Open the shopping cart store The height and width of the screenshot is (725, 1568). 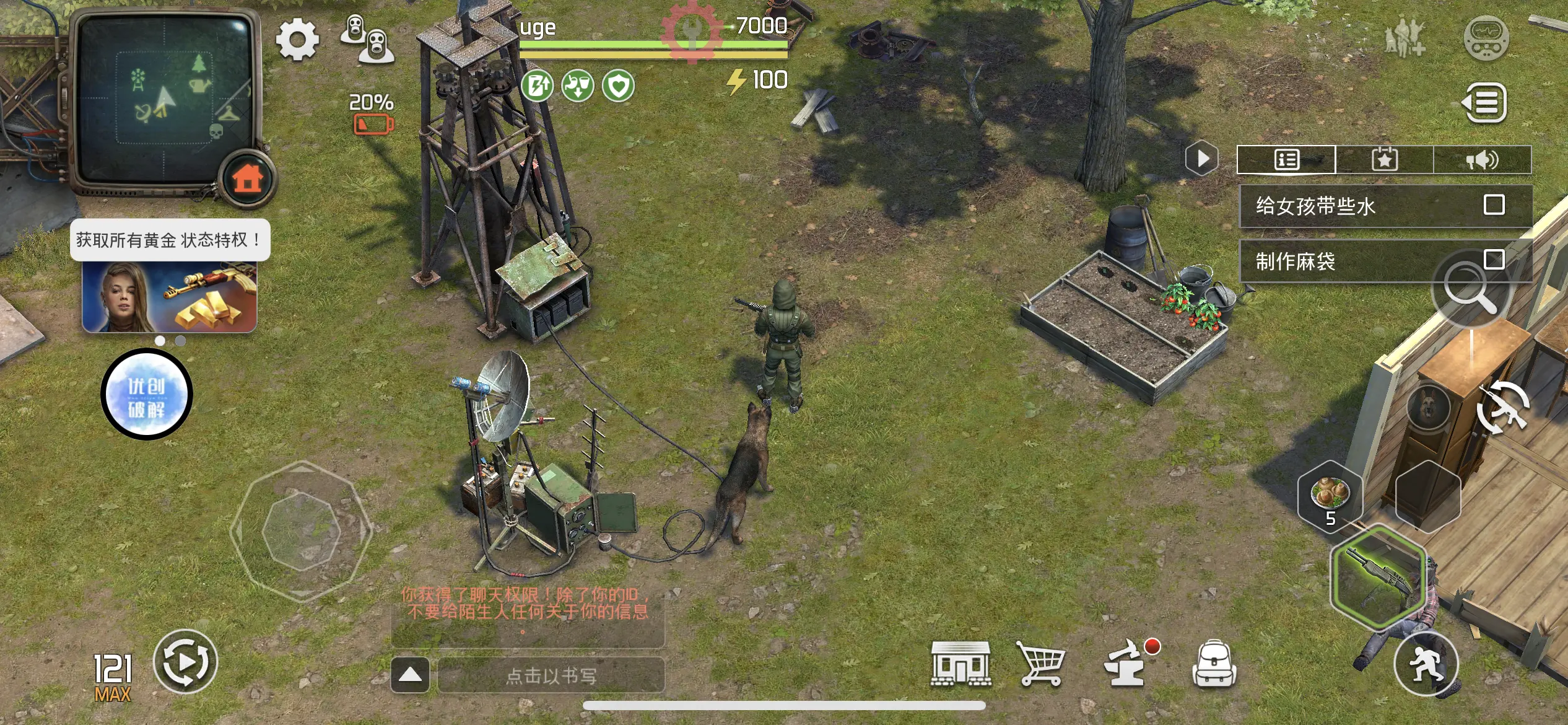[1042, 664]
